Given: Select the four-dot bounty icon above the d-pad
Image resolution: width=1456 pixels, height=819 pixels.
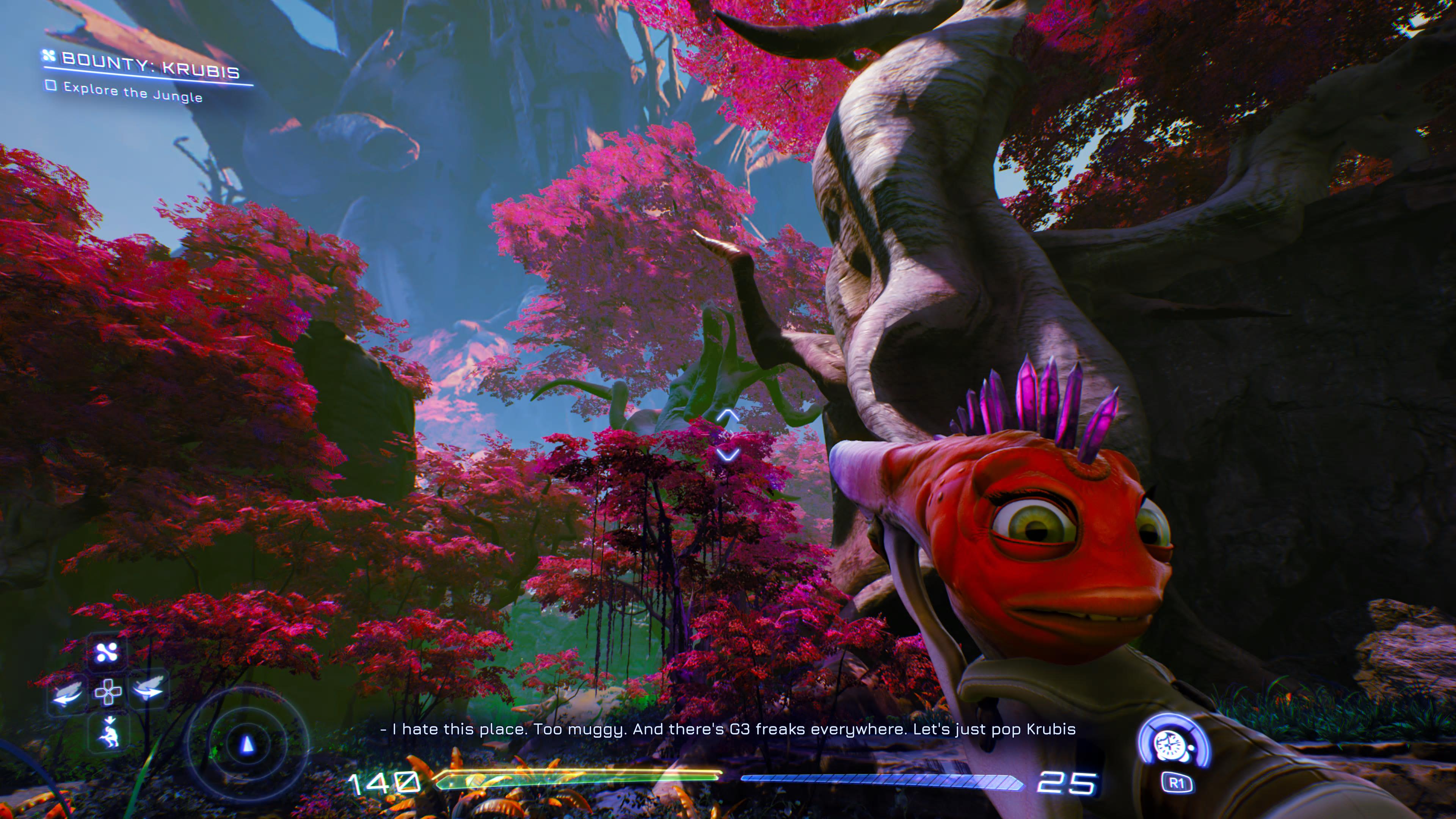Looking at the screenshot, I should coord(107,652).
